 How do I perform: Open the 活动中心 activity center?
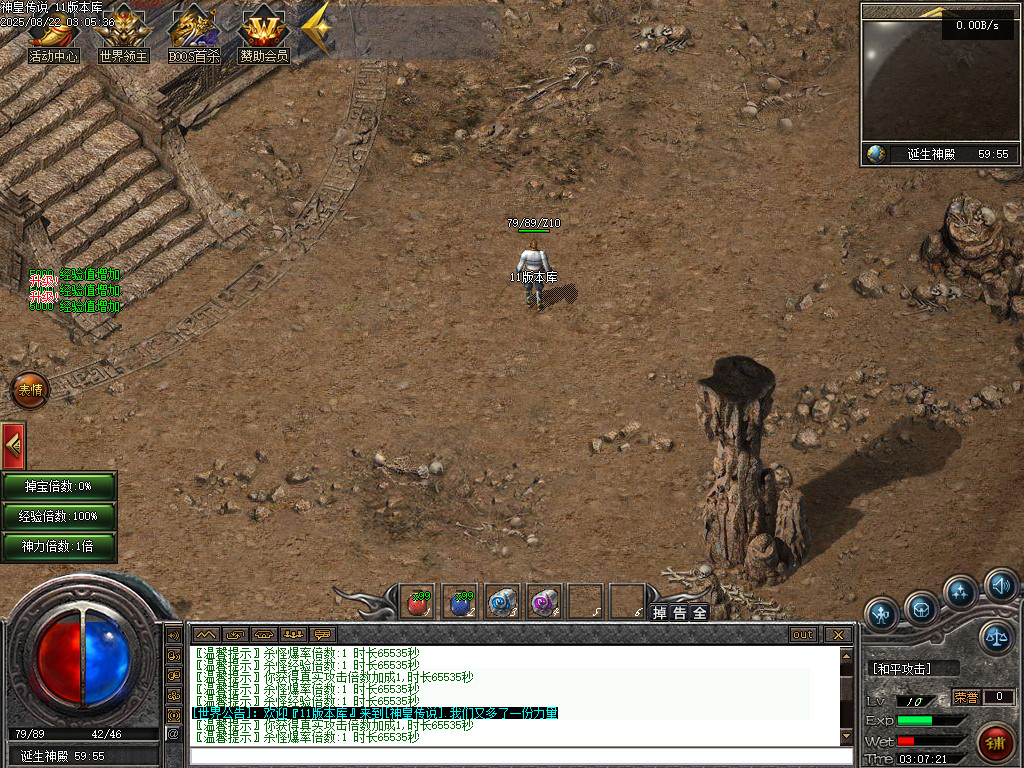pyautogui.click(x=53, y=34)
